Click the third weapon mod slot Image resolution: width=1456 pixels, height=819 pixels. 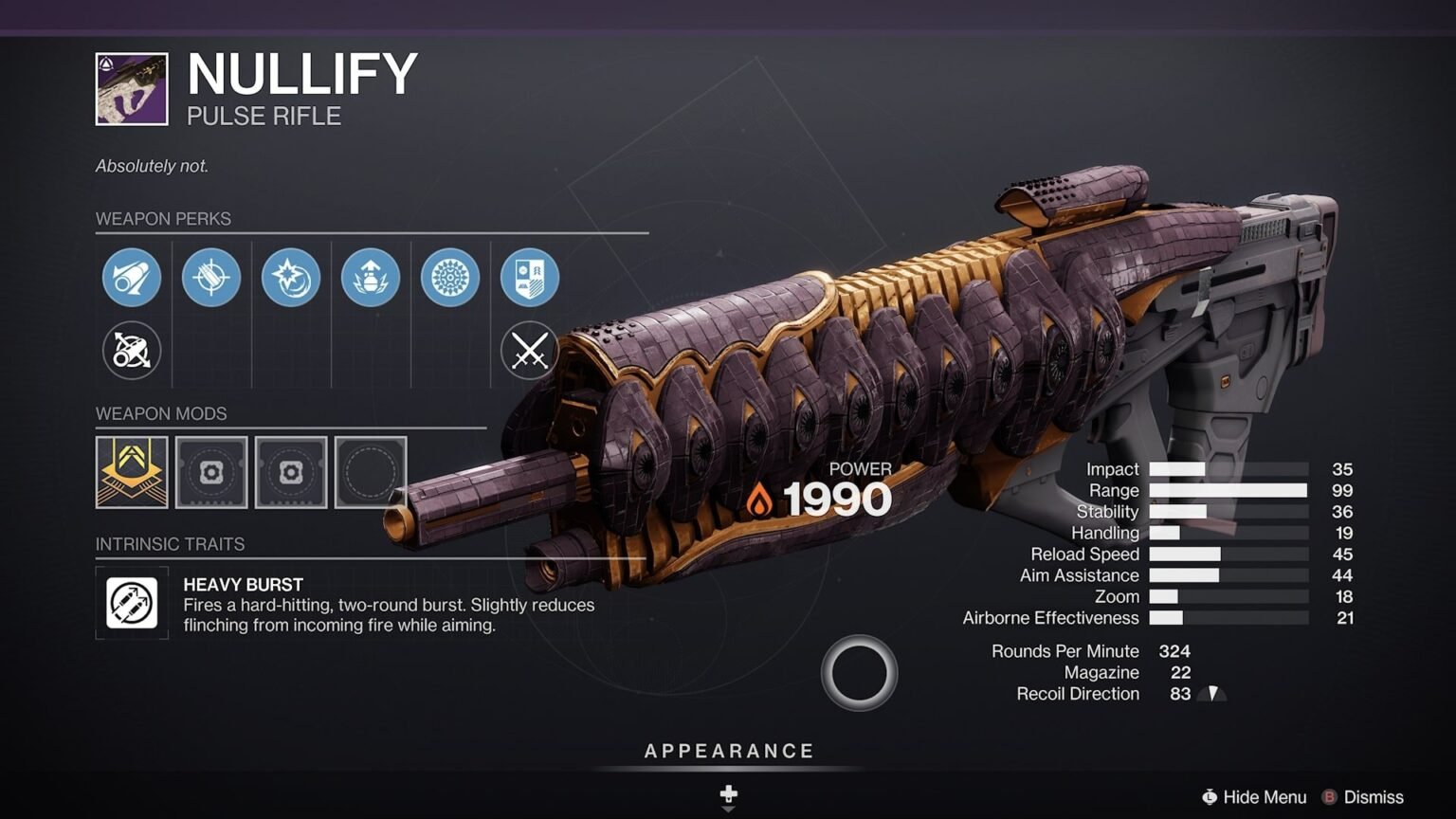pos(290,473)
